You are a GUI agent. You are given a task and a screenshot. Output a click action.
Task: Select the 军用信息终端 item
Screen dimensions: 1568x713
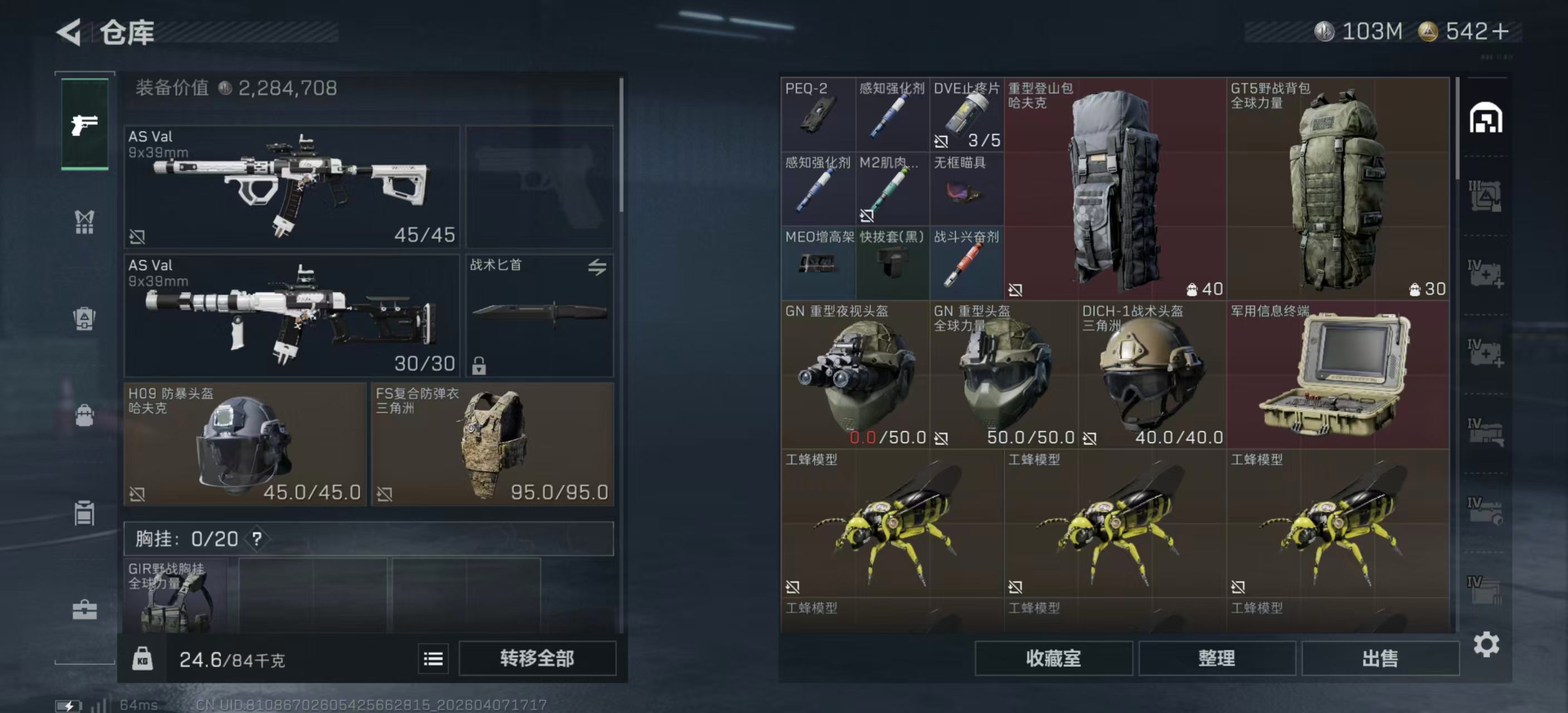coord(1337,375)
